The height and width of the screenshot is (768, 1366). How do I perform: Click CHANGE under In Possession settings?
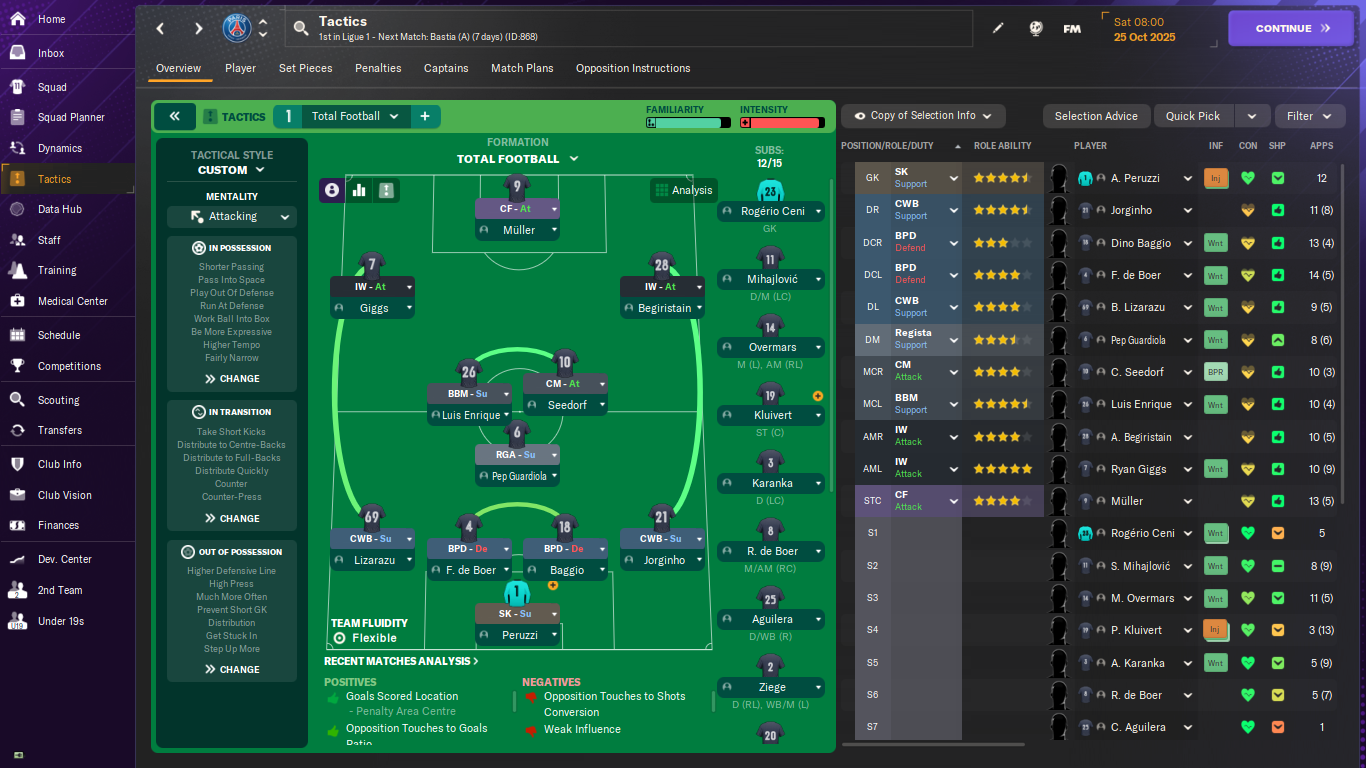tap(231, 378)
